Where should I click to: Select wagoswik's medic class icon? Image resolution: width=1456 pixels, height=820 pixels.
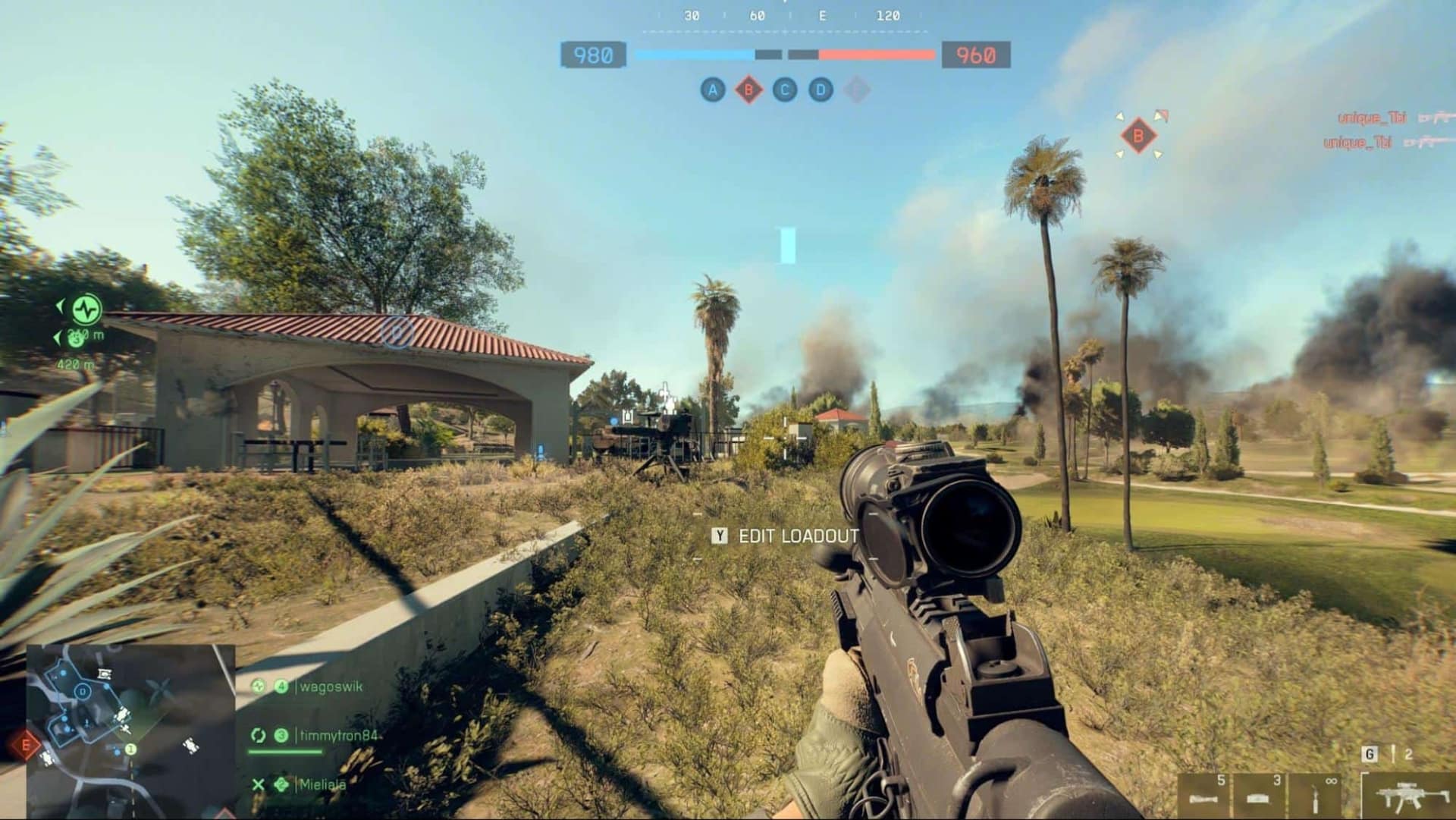click(x=257, y=686)
